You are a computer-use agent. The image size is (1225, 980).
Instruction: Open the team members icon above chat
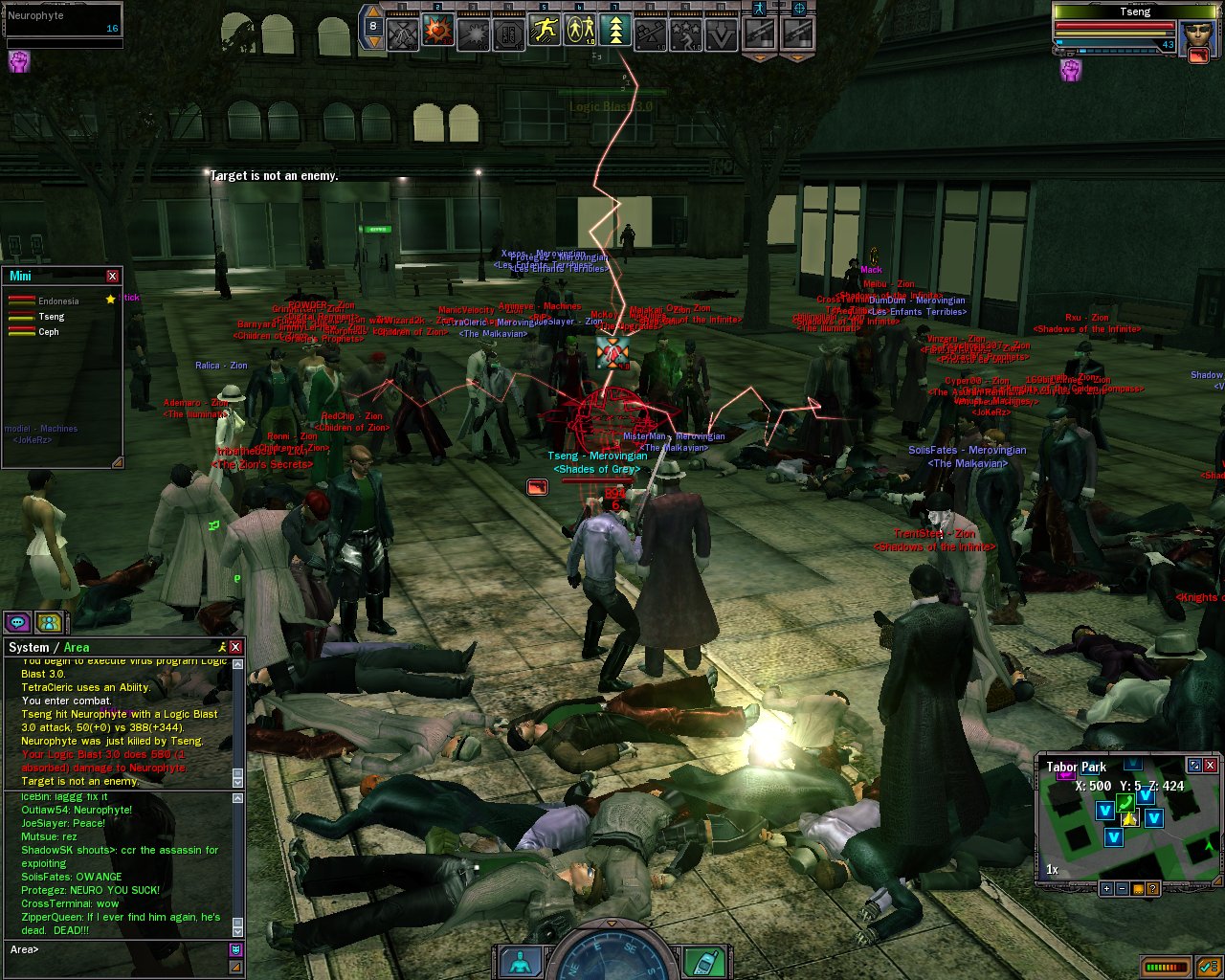click(x=49, y=622)
